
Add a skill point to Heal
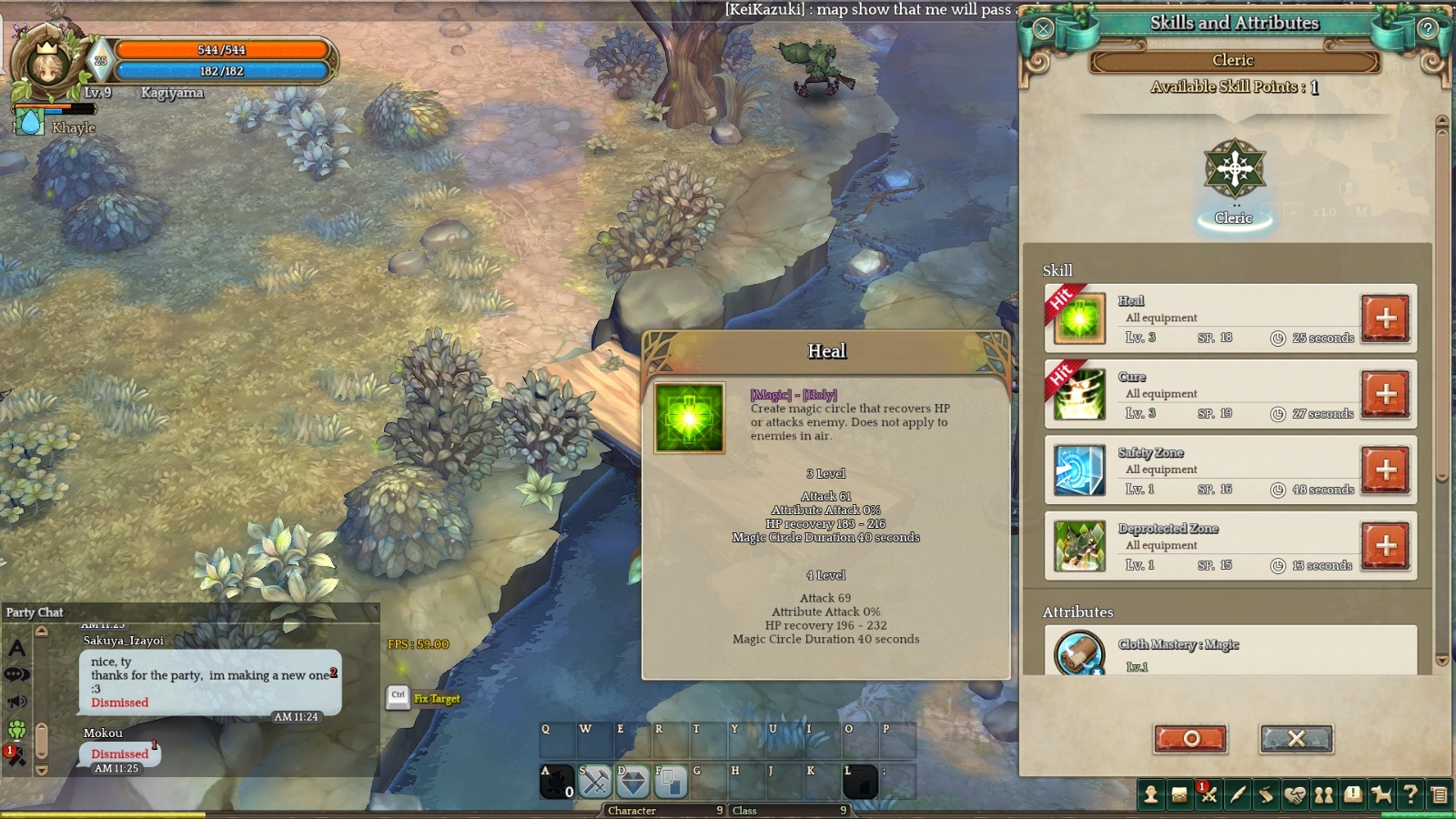click(1385, 318)
